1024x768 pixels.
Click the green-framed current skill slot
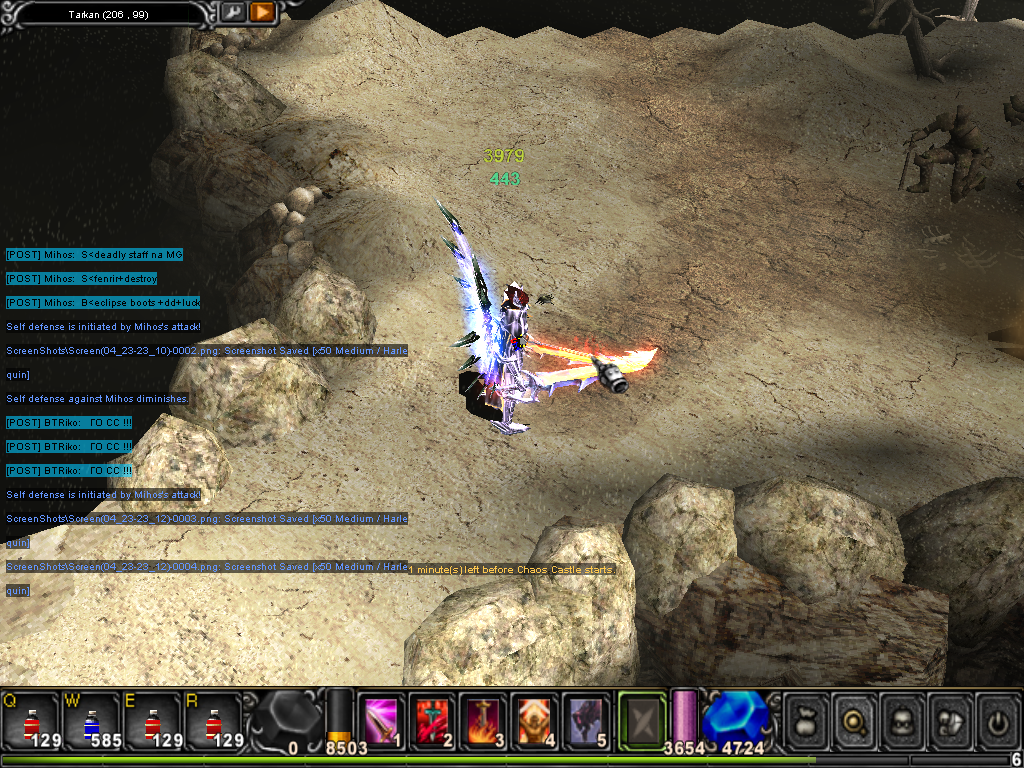[x=641, y=719]
